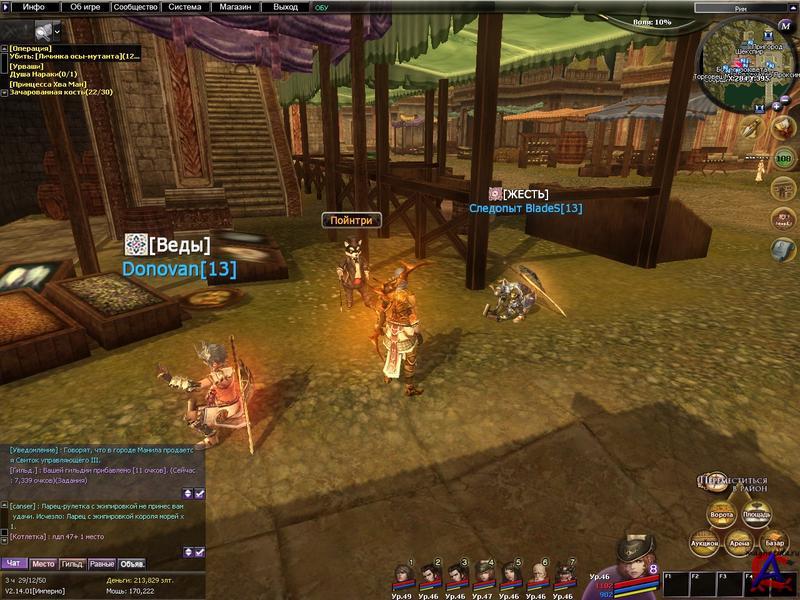Open the Сообщество menu
The image size is (800, 600).
[135, 6]
